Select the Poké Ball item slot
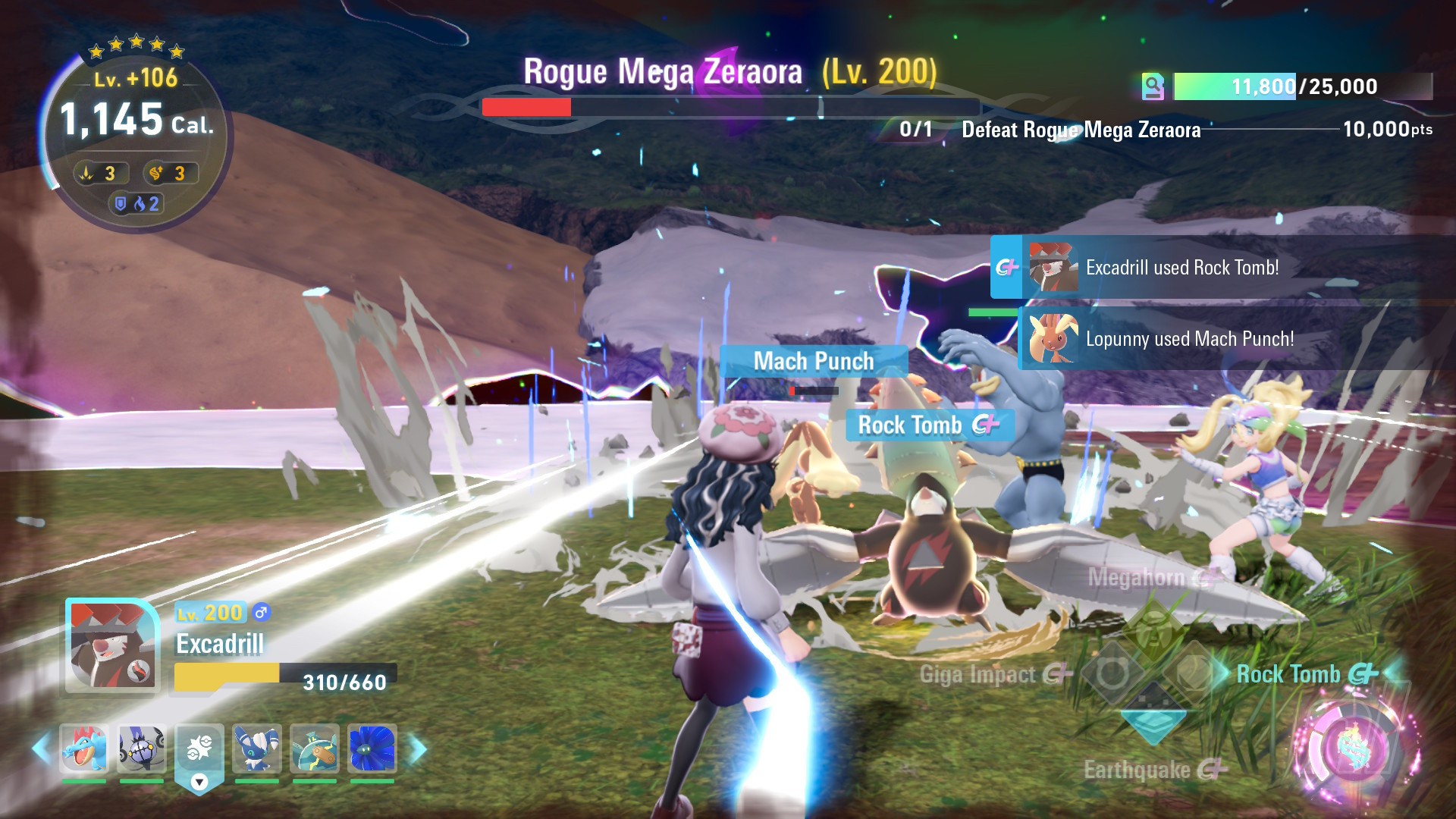The width and height of the screenshot is (1456, 819). coord(199,748)
